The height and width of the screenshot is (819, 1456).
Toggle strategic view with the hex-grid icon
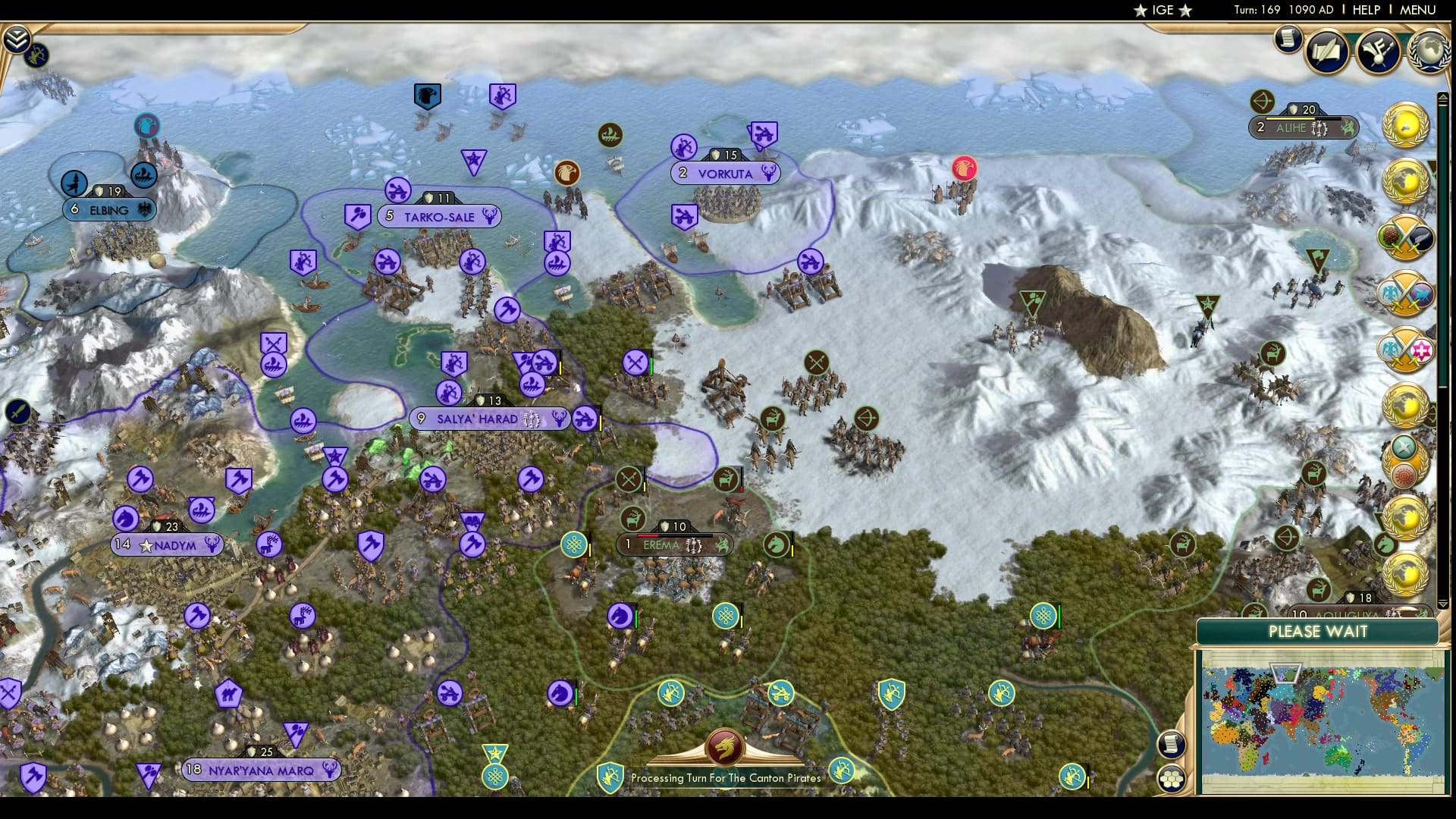click(x=1172, y=777)
